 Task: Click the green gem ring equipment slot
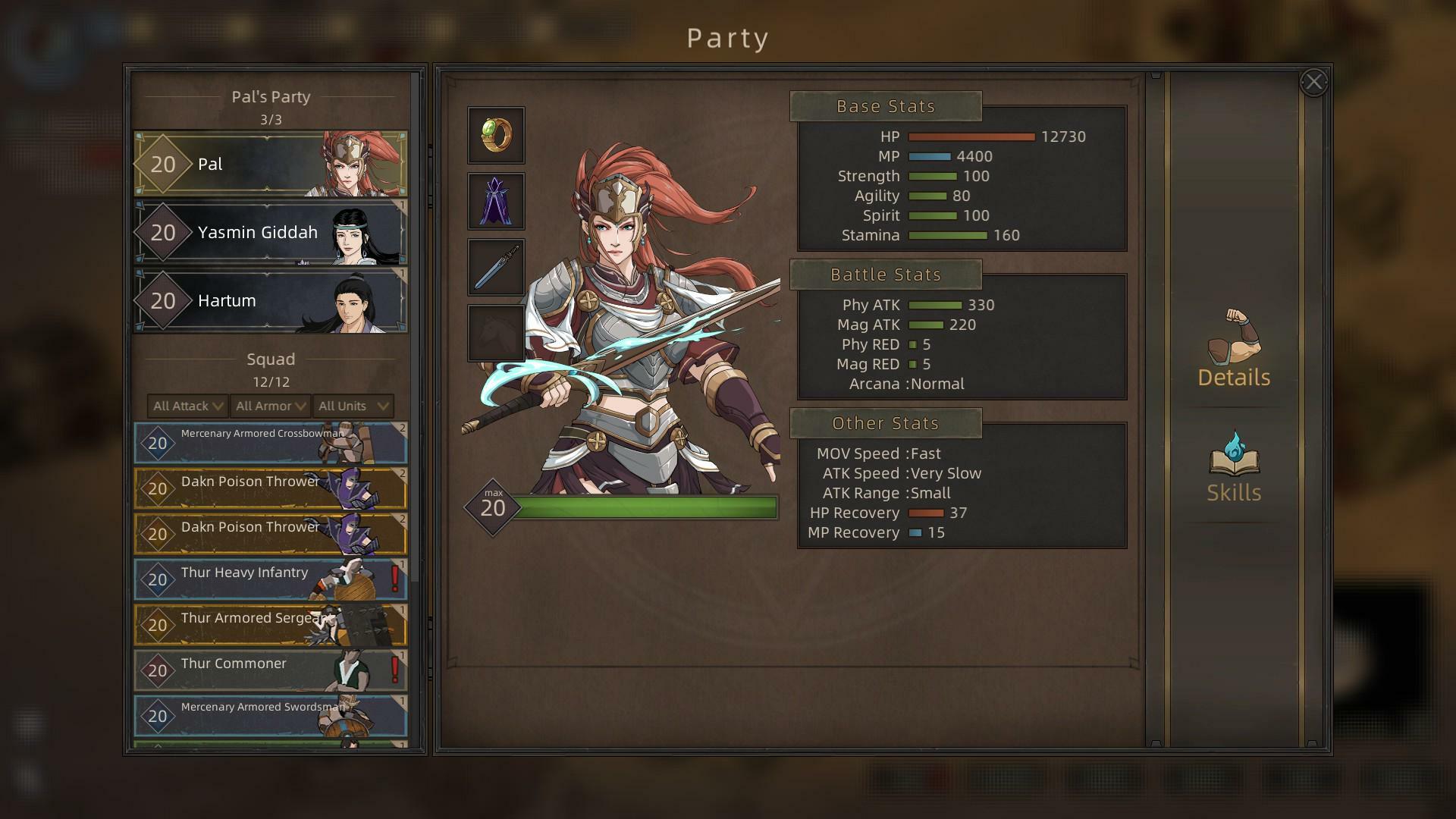[496, 135]
